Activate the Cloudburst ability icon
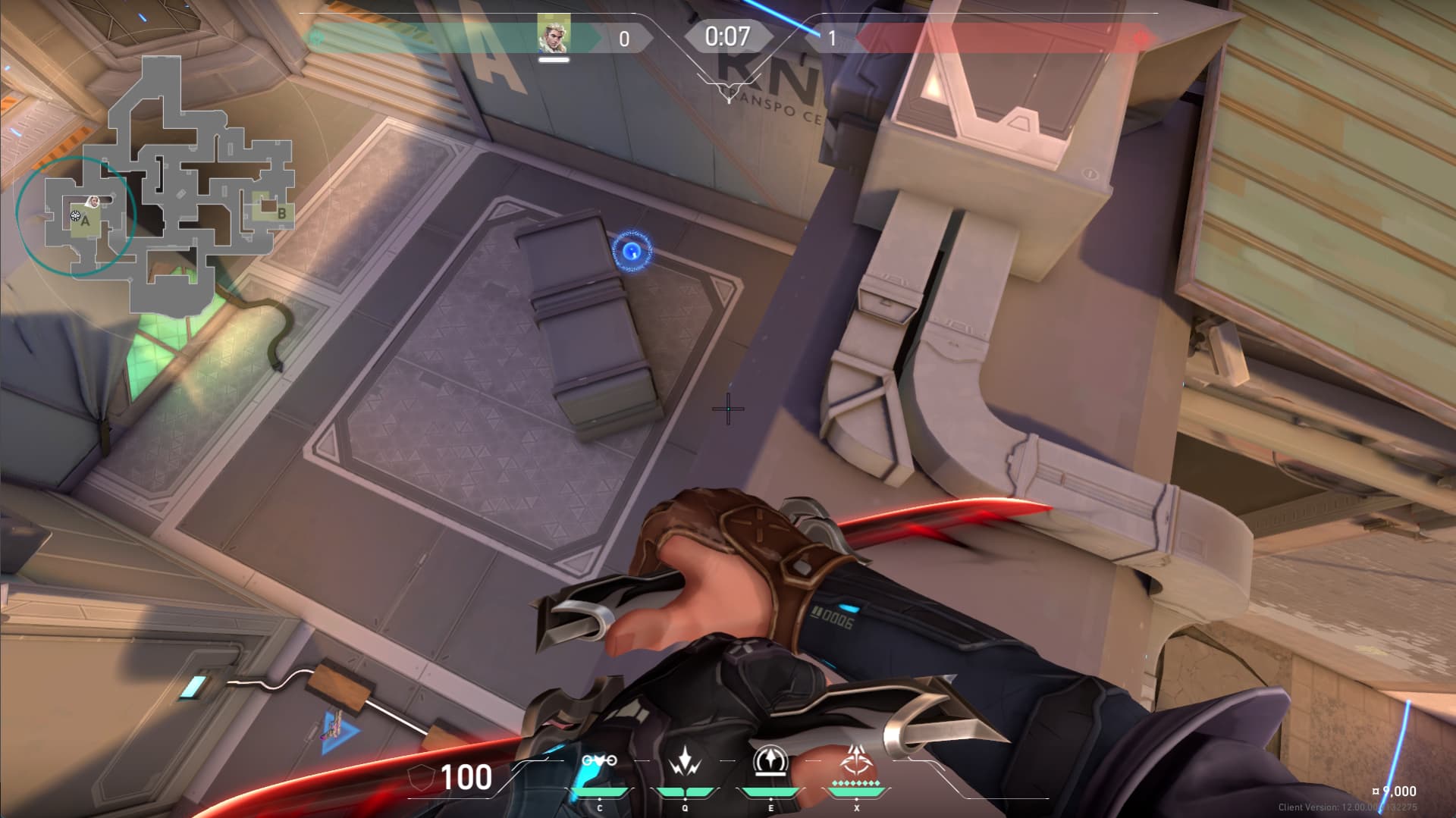The width and height of the screenshot is (1456, 818). (x=599, y=761)
